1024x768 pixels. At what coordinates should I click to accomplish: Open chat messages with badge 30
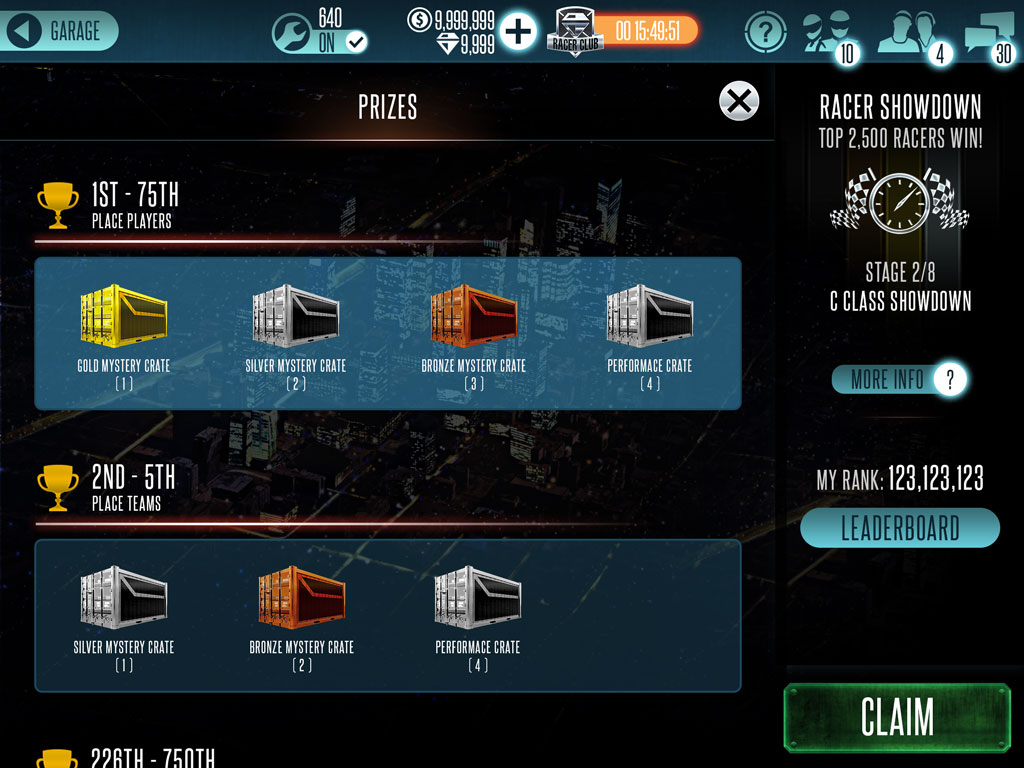click(x=989, y=35)
